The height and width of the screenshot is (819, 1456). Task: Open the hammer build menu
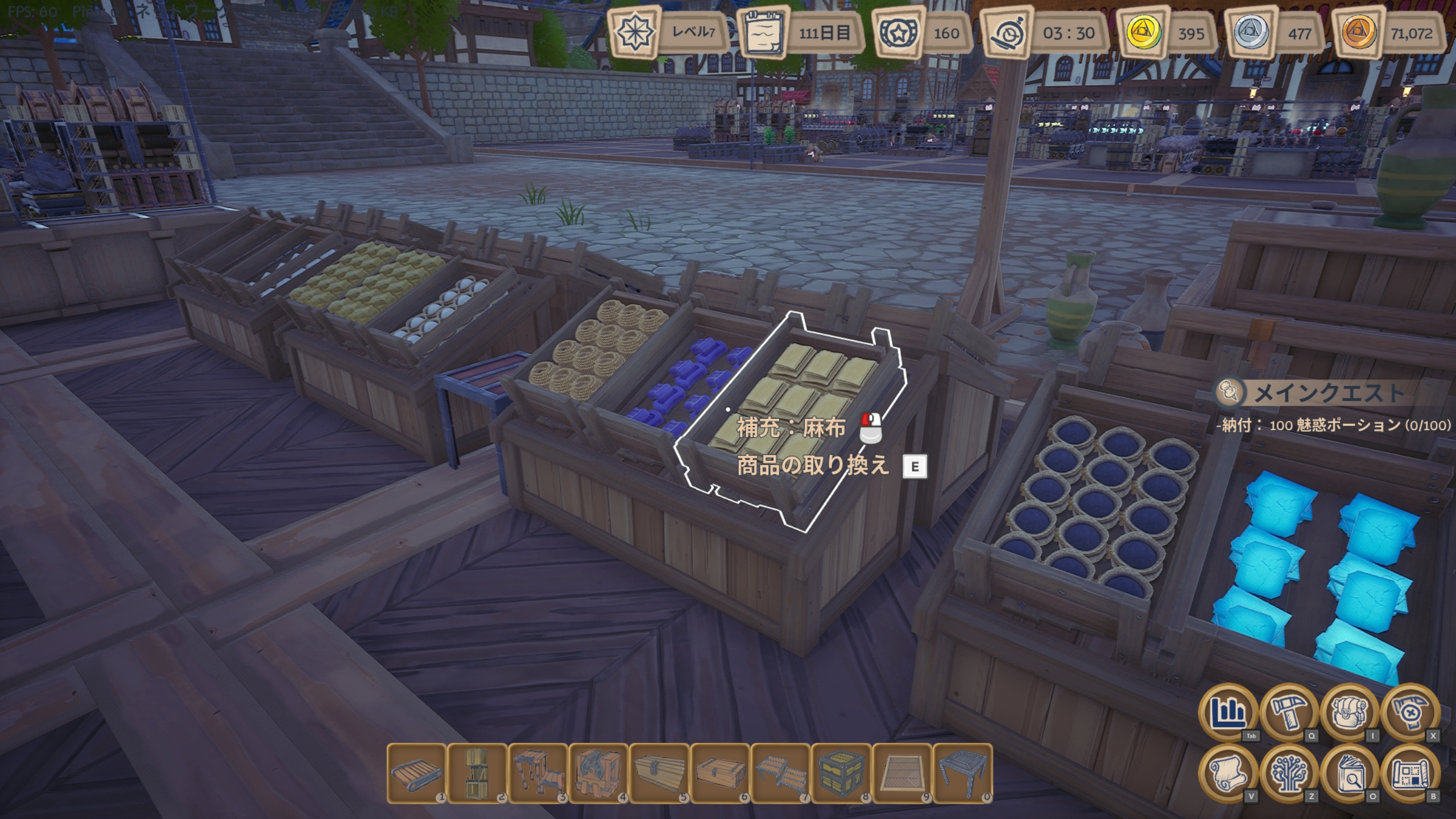(1289, 712)
